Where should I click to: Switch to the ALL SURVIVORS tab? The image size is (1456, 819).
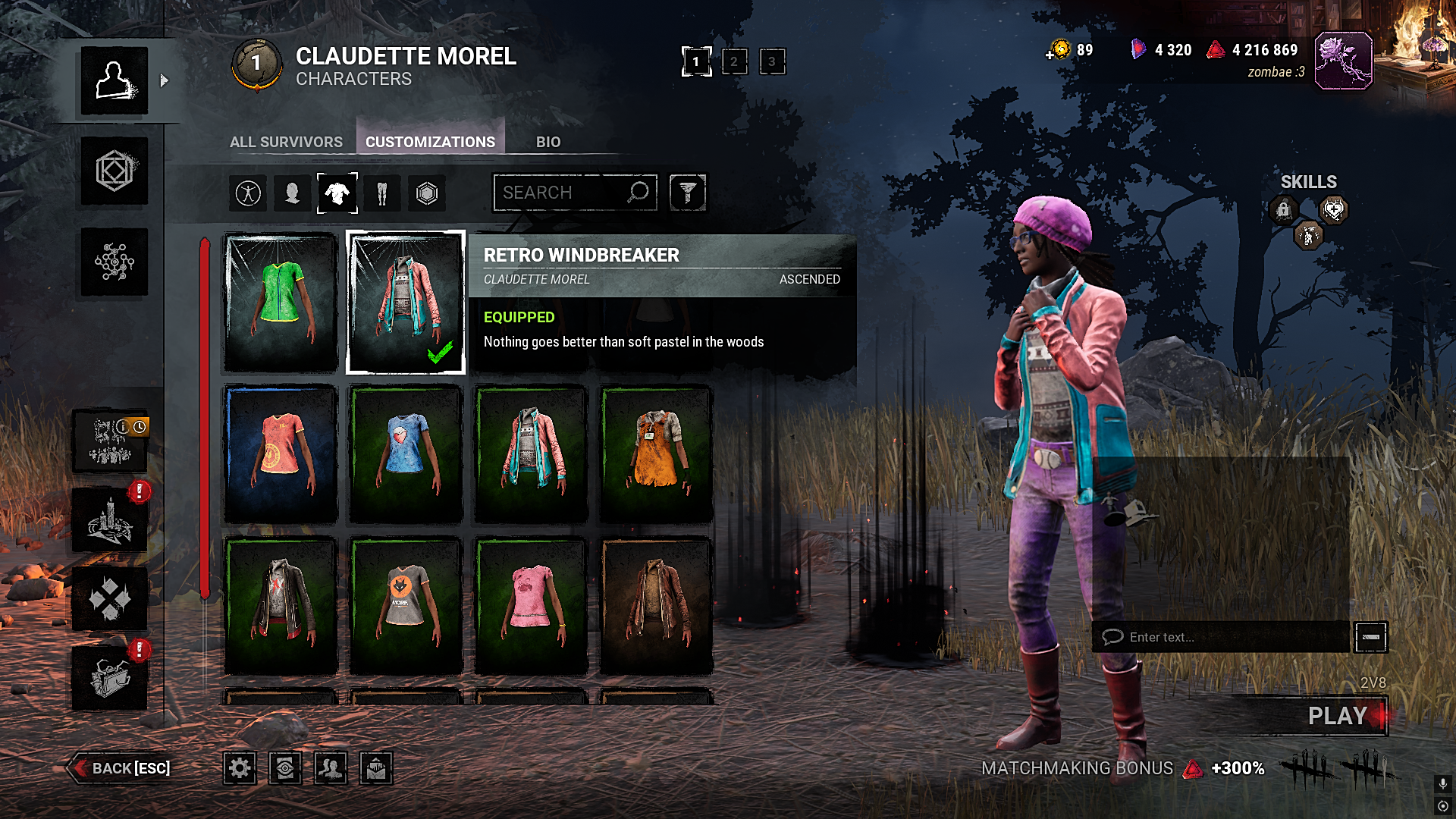point(286,142)
